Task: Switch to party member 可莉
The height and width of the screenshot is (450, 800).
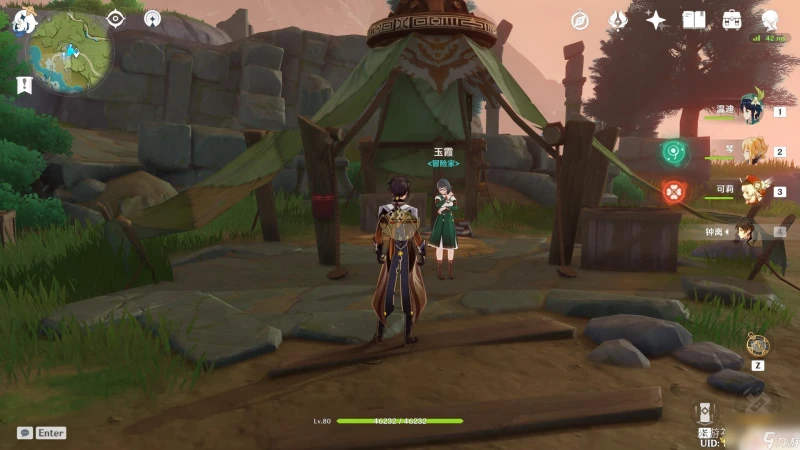Action: coord(750,192)
